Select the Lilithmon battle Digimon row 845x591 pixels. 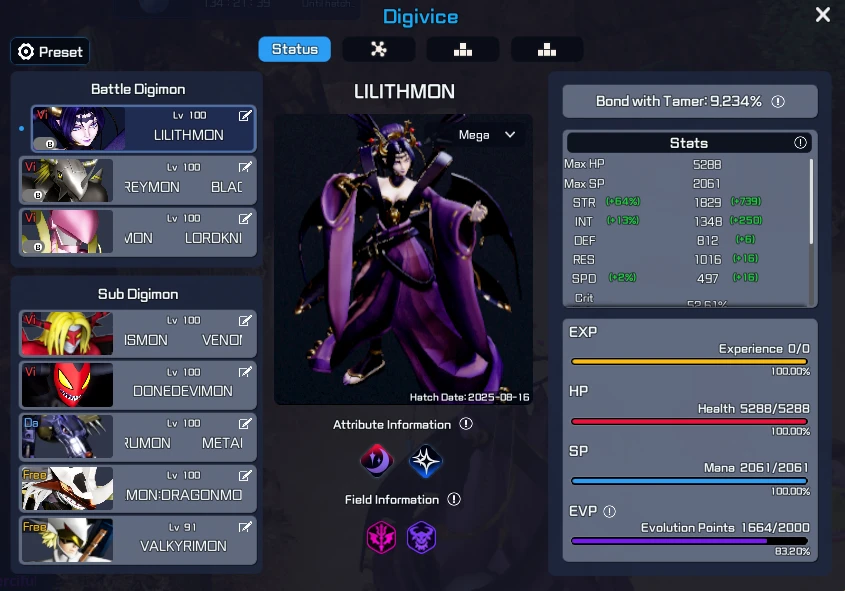click(143, 128)
